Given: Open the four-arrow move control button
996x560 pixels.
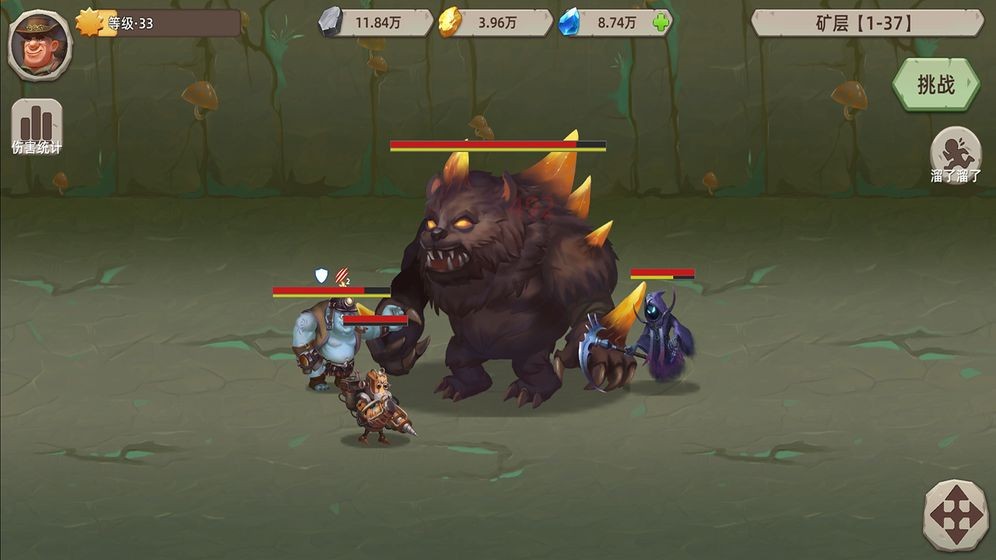Looking at the screenshot, I should click(955, 516).
